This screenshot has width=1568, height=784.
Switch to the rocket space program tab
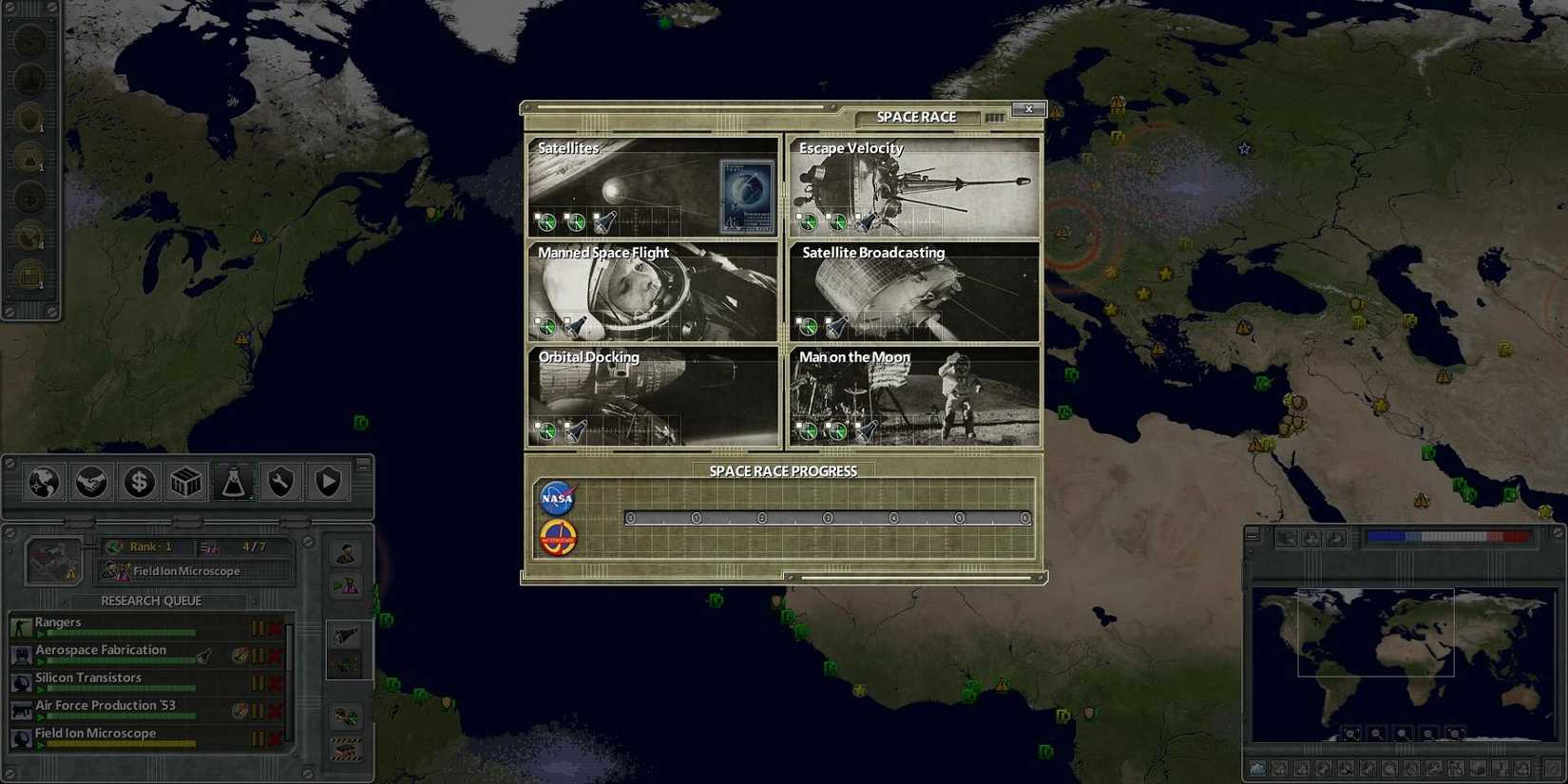pos(346,633)
